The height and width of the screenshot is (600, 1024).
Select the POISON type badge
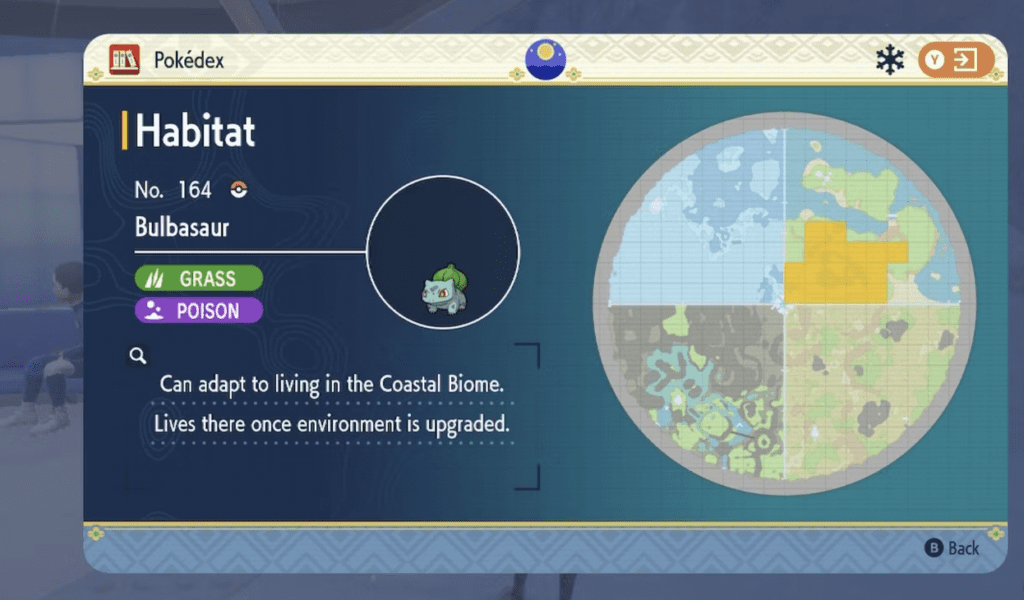(198, 311)
